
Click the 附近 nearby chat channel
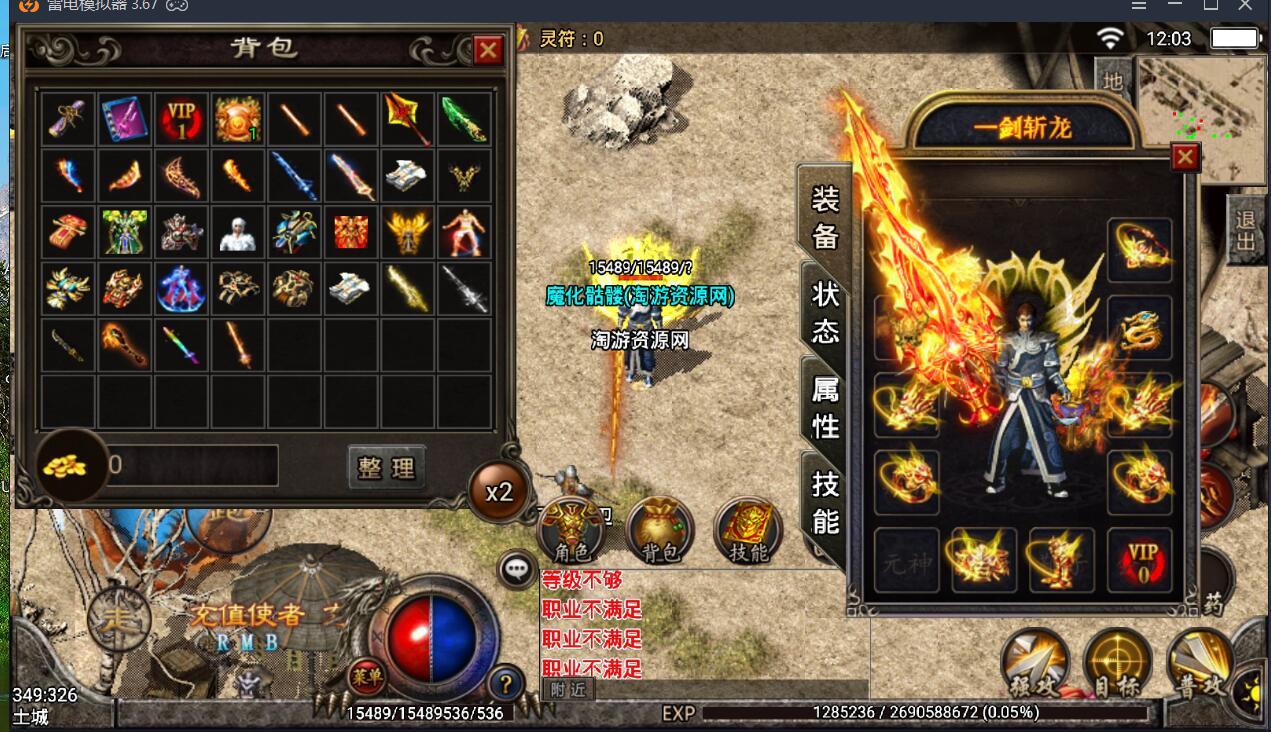click(x=567, y=689)
